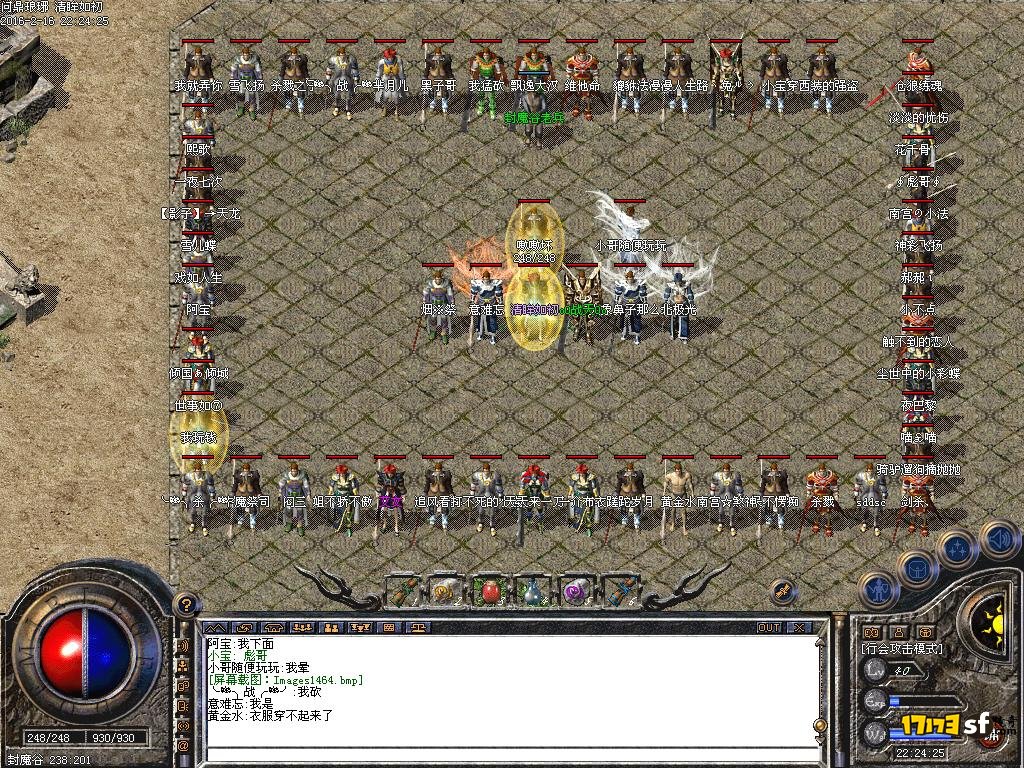Image resolution: width=1024 pixels, height=768 pixels.
Task: Click the red potion quick-slot item
Action: pos(490,590)
